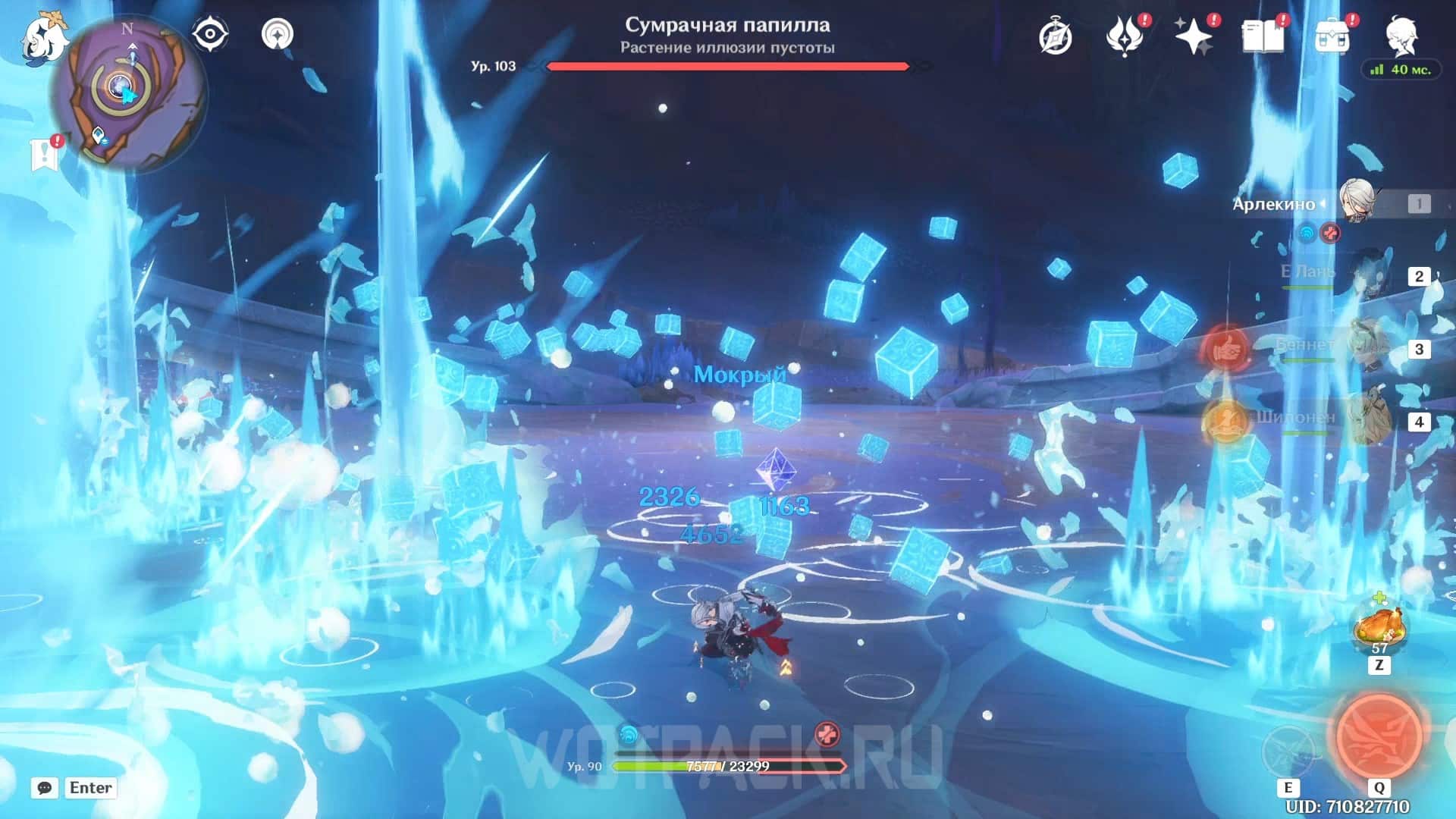Open the character profile icon

click(x=1401, y=35)
